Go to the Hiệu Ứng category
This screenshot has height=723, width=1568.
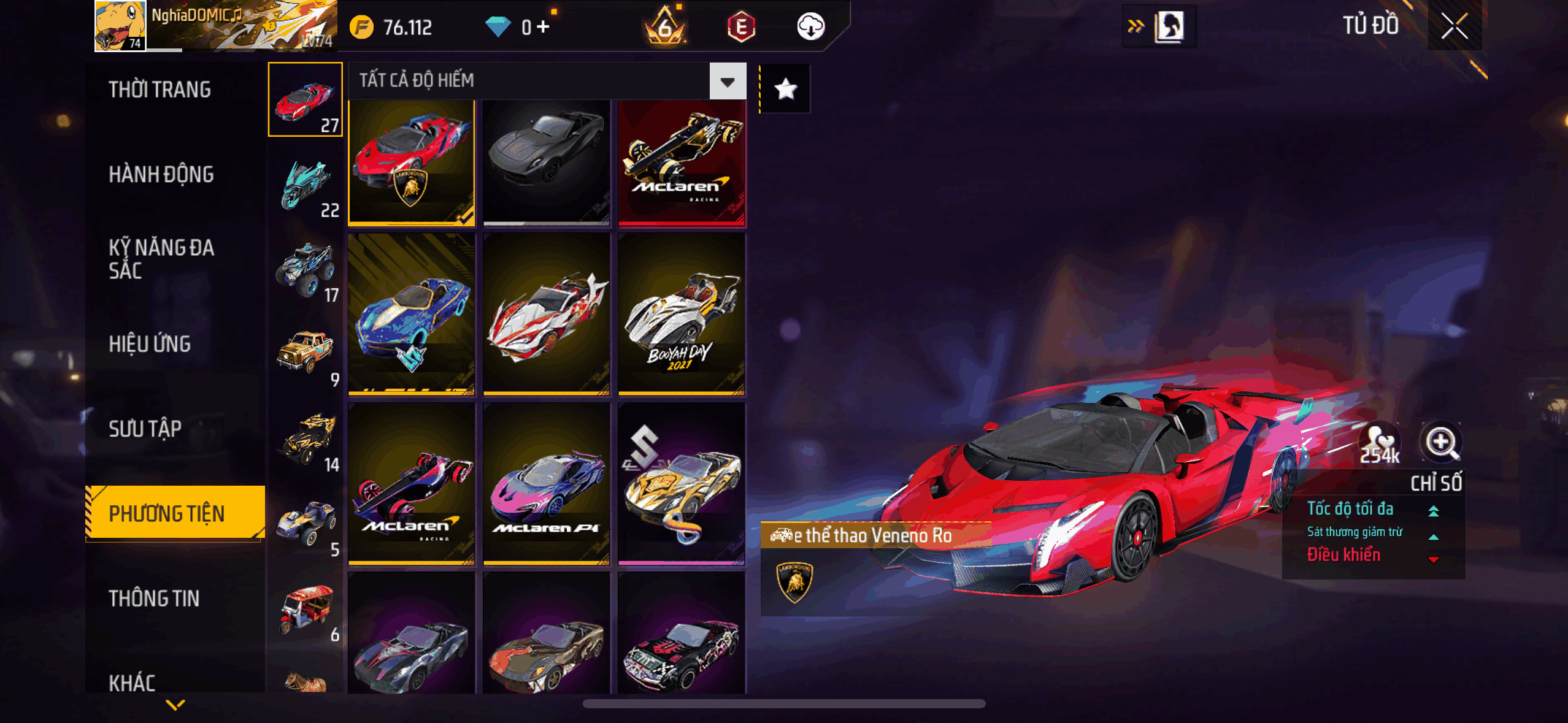tap(150, 344)
